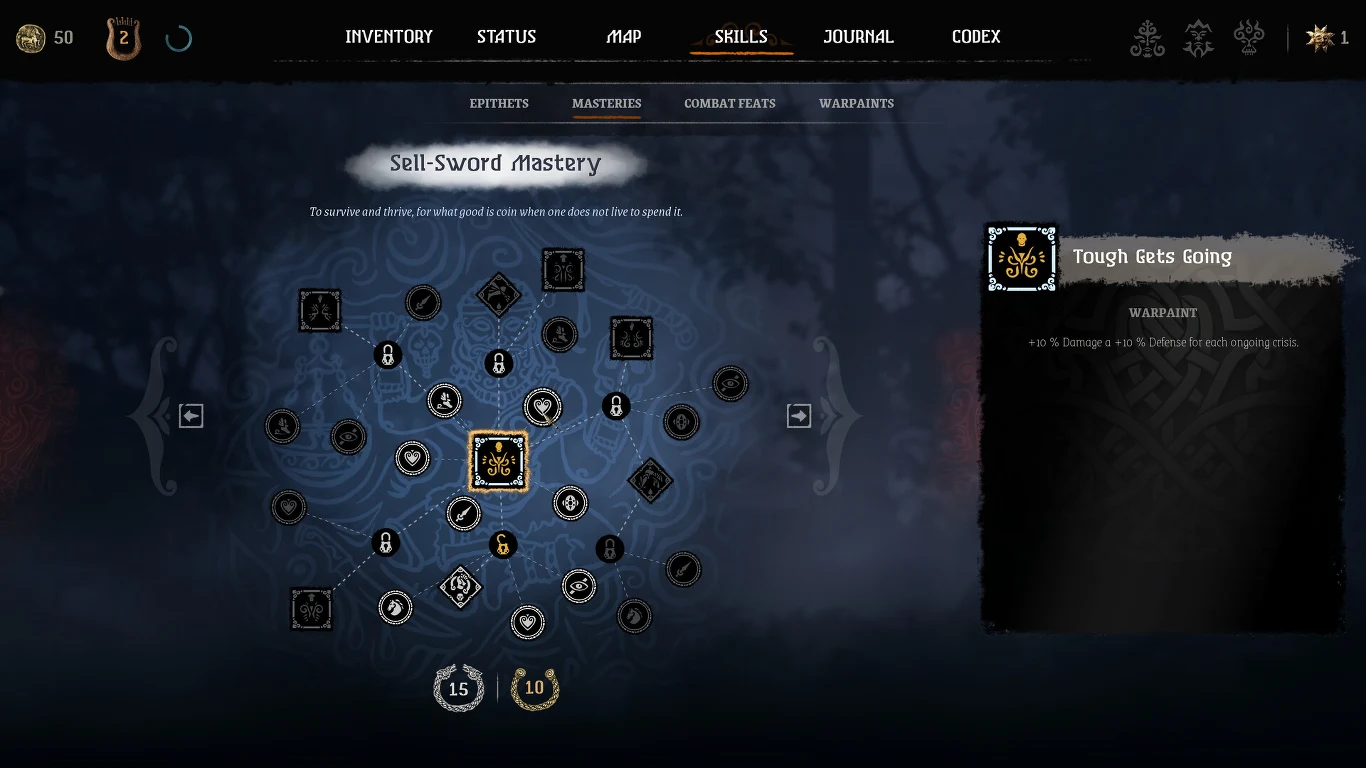
Task: Select the Masteries sub-tab
Action: pos(607,103)
